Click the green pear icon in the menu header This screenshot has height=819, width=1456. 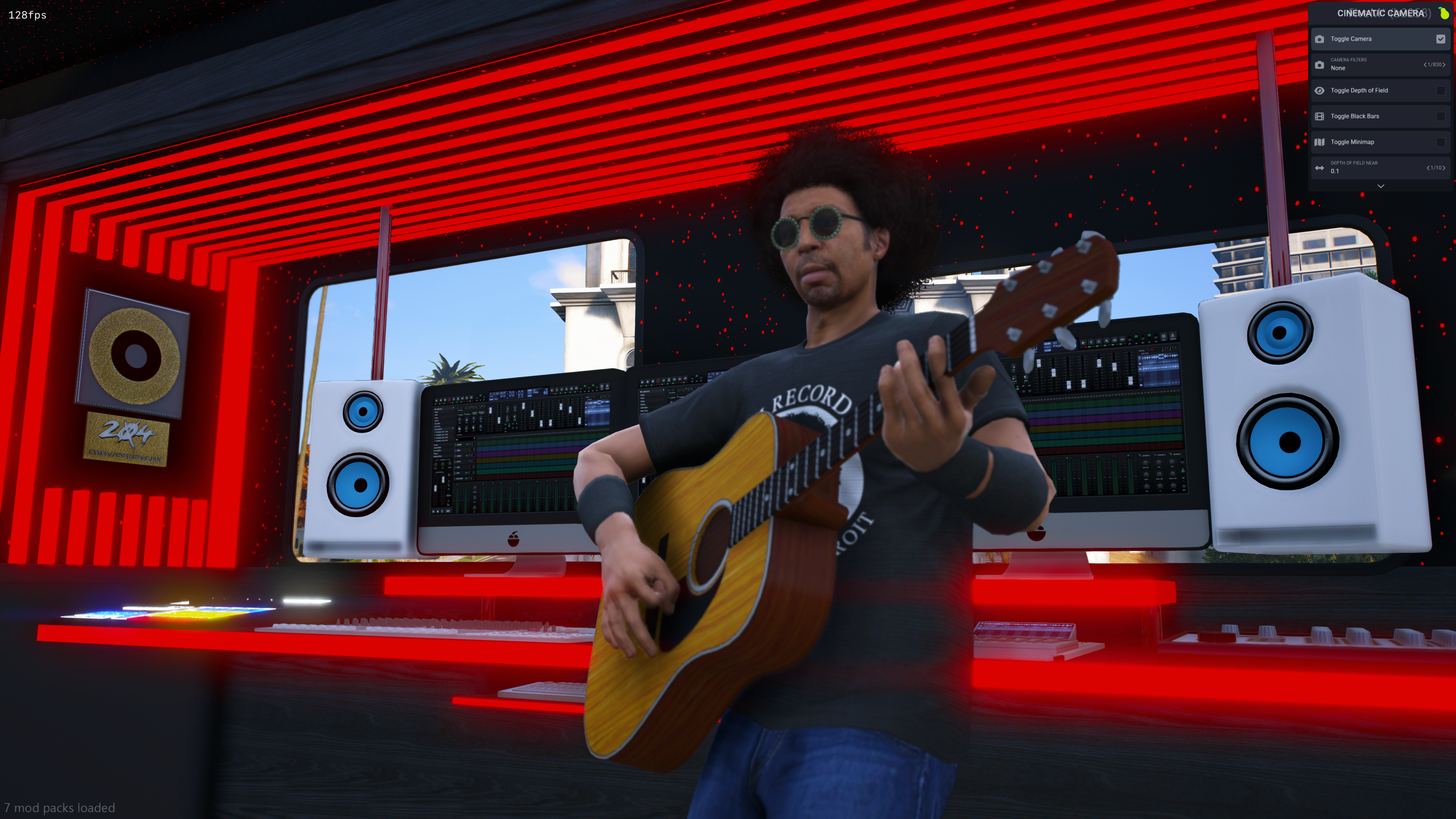1443,13
